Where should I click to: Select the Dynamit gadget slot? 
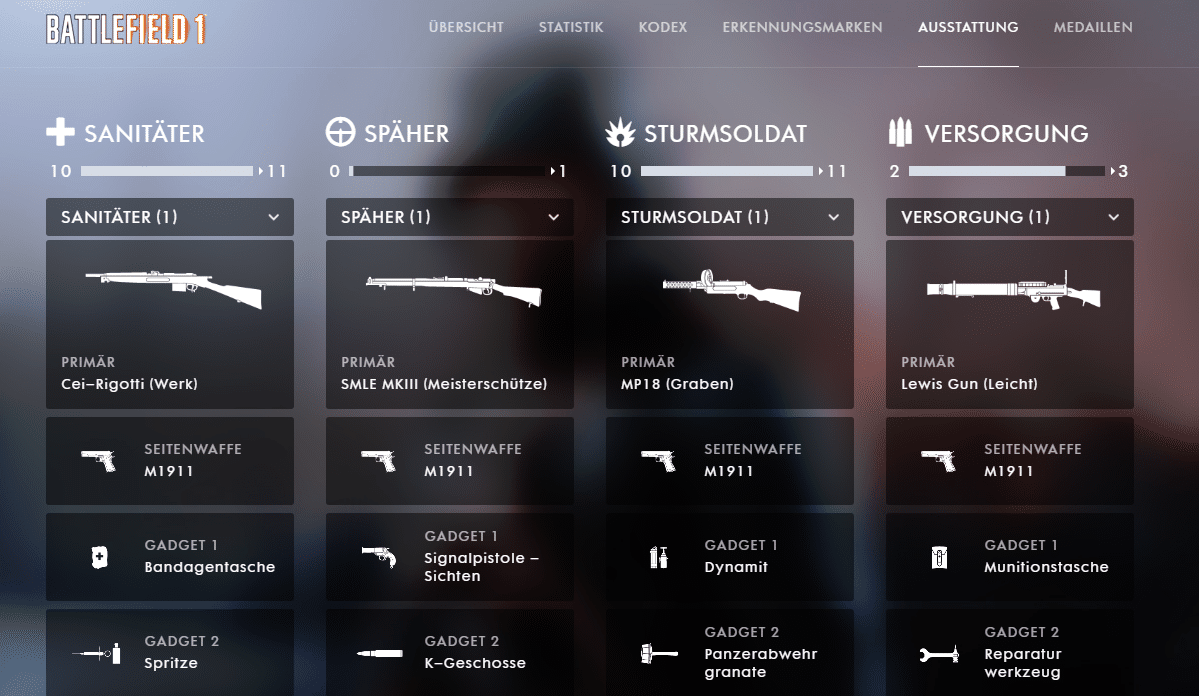pyautogui.click(x=730, y=557)
